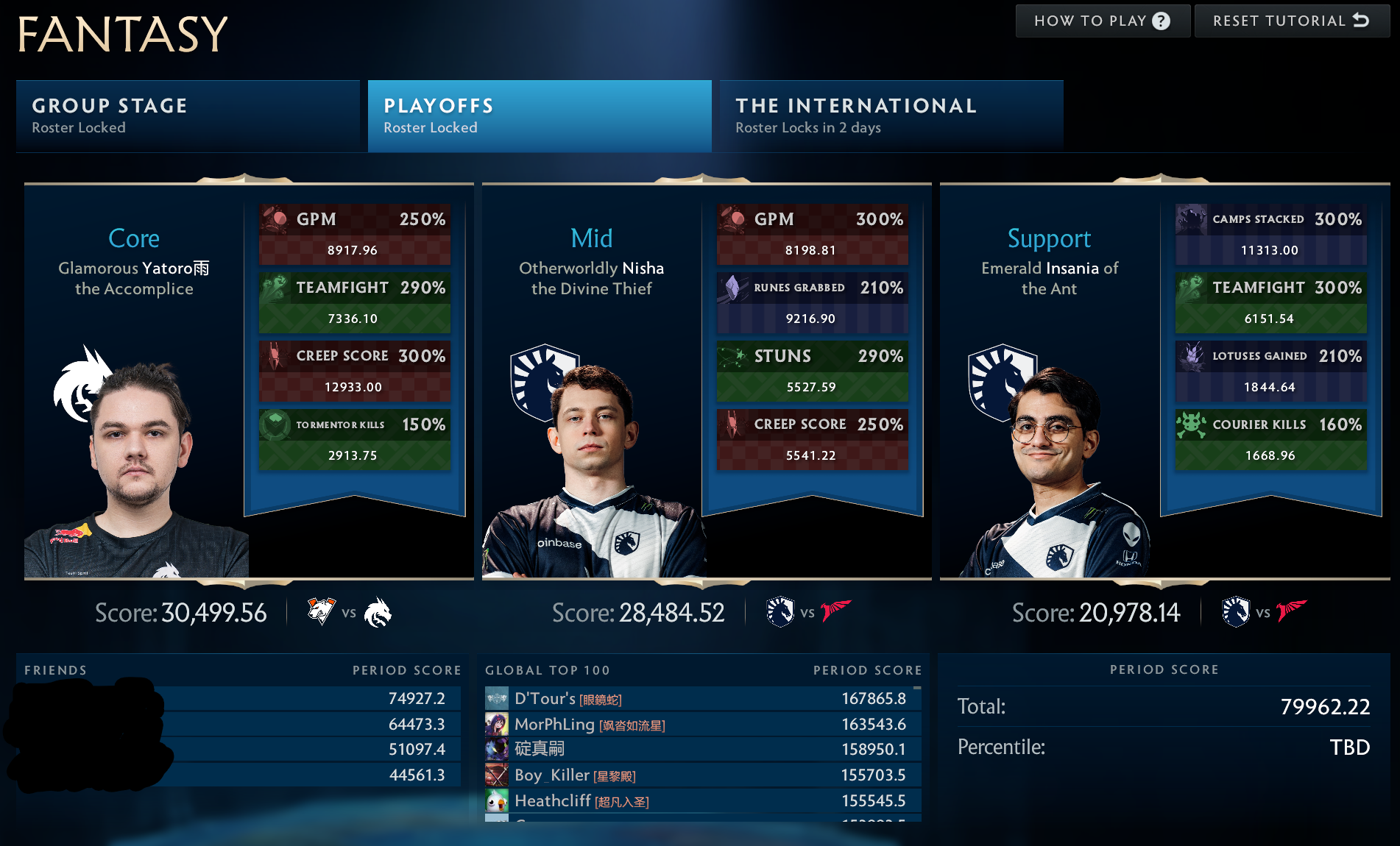Click the Reset Tutorial button
The height and width of the screenshot is (846, 1400).
(1292, 21)
